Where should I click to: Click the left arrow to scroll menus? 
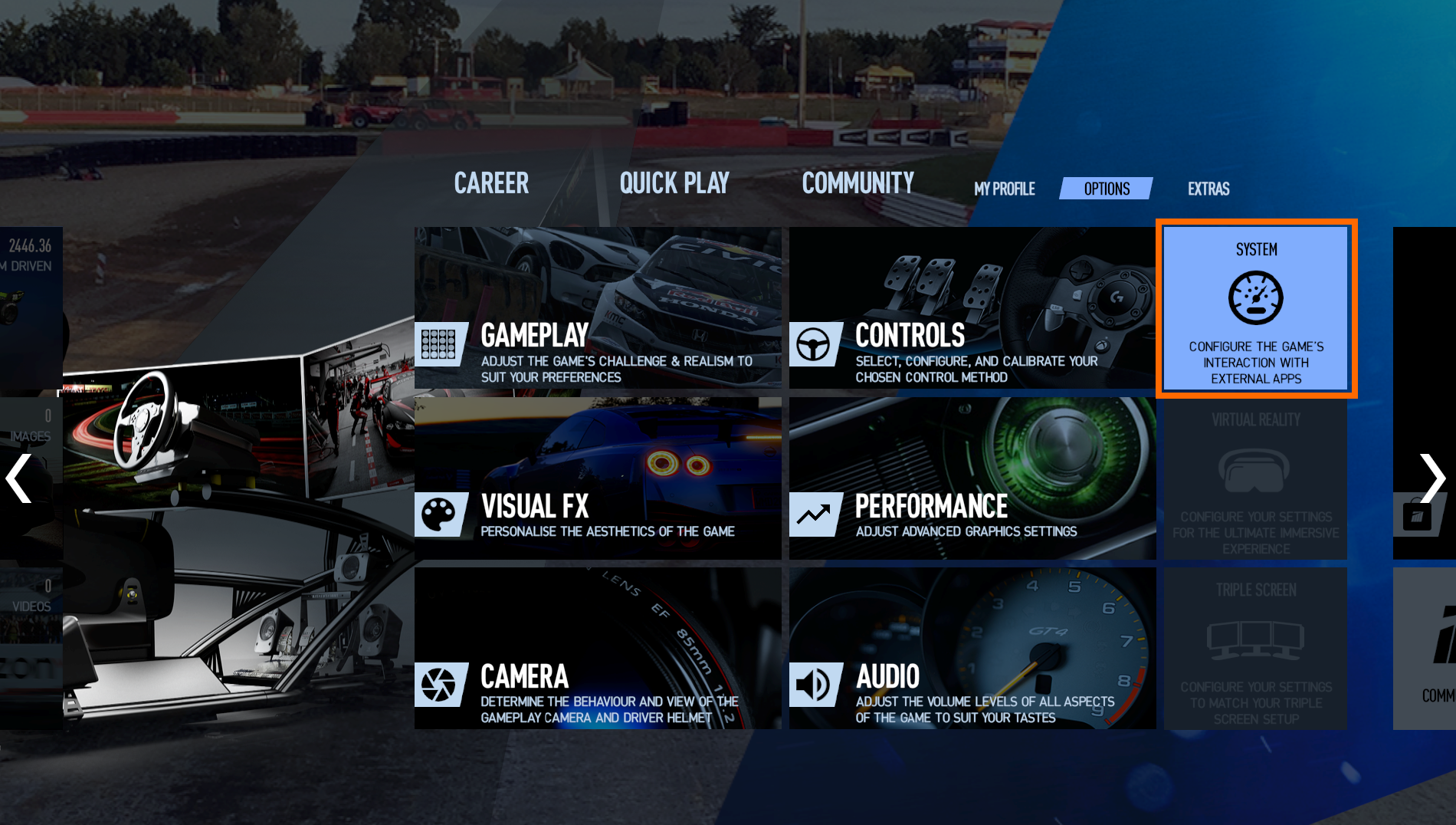(19, 478)
